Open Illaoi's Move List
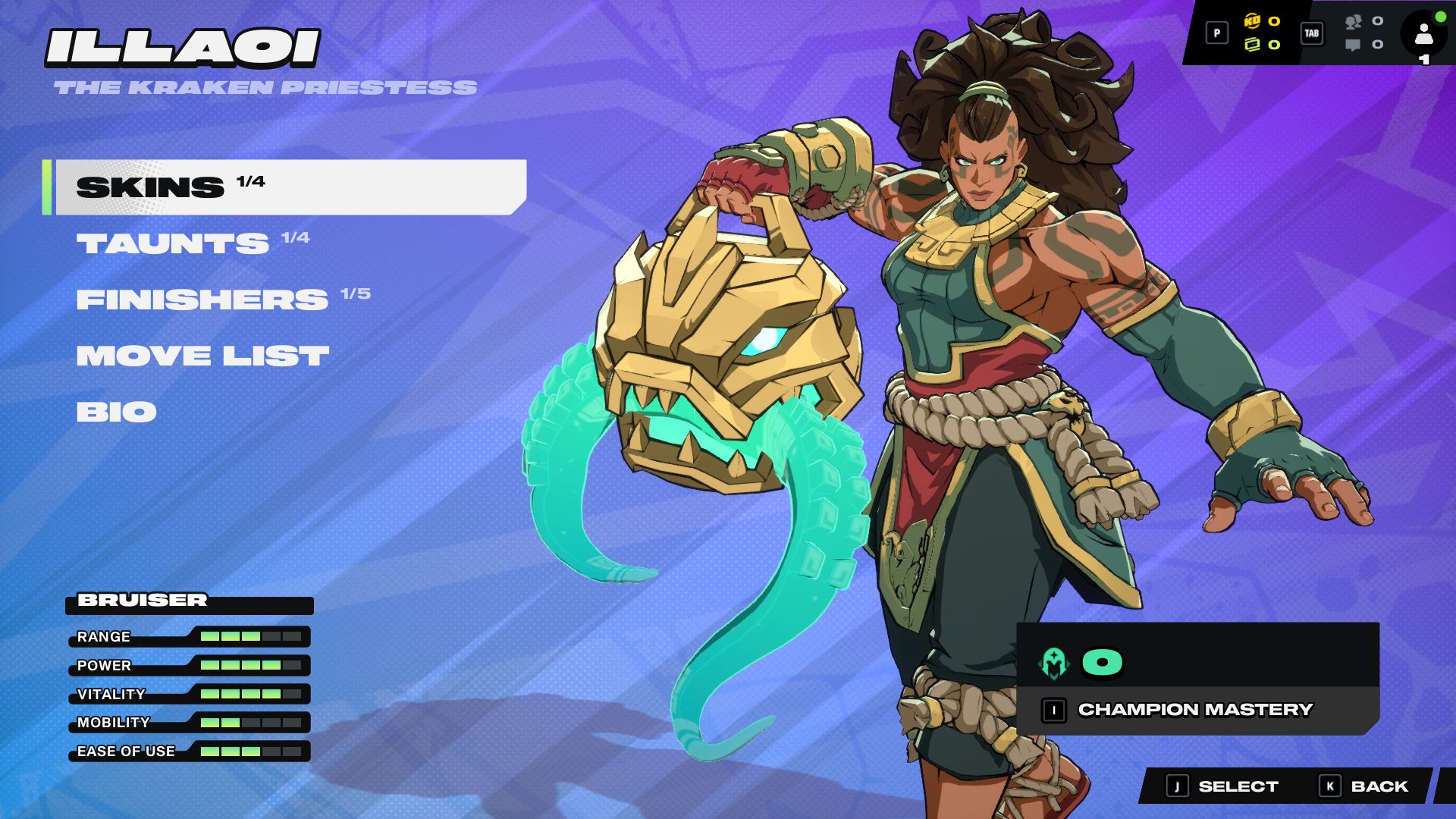Viewport: 1456px width, 819px height. [202, 356]
